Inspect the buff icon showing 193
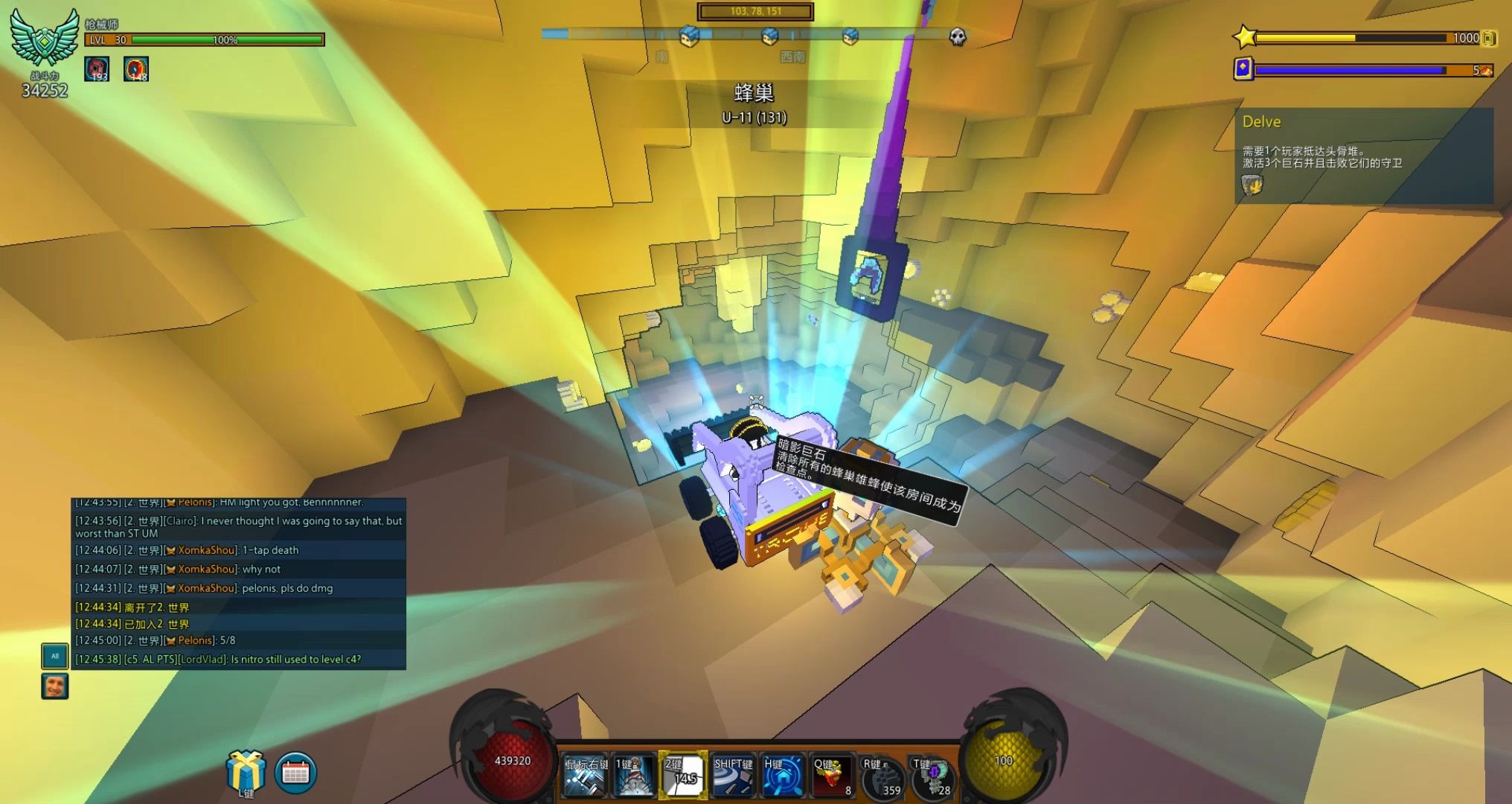This screenshot has width=1512, height=804. pos(97,68)
